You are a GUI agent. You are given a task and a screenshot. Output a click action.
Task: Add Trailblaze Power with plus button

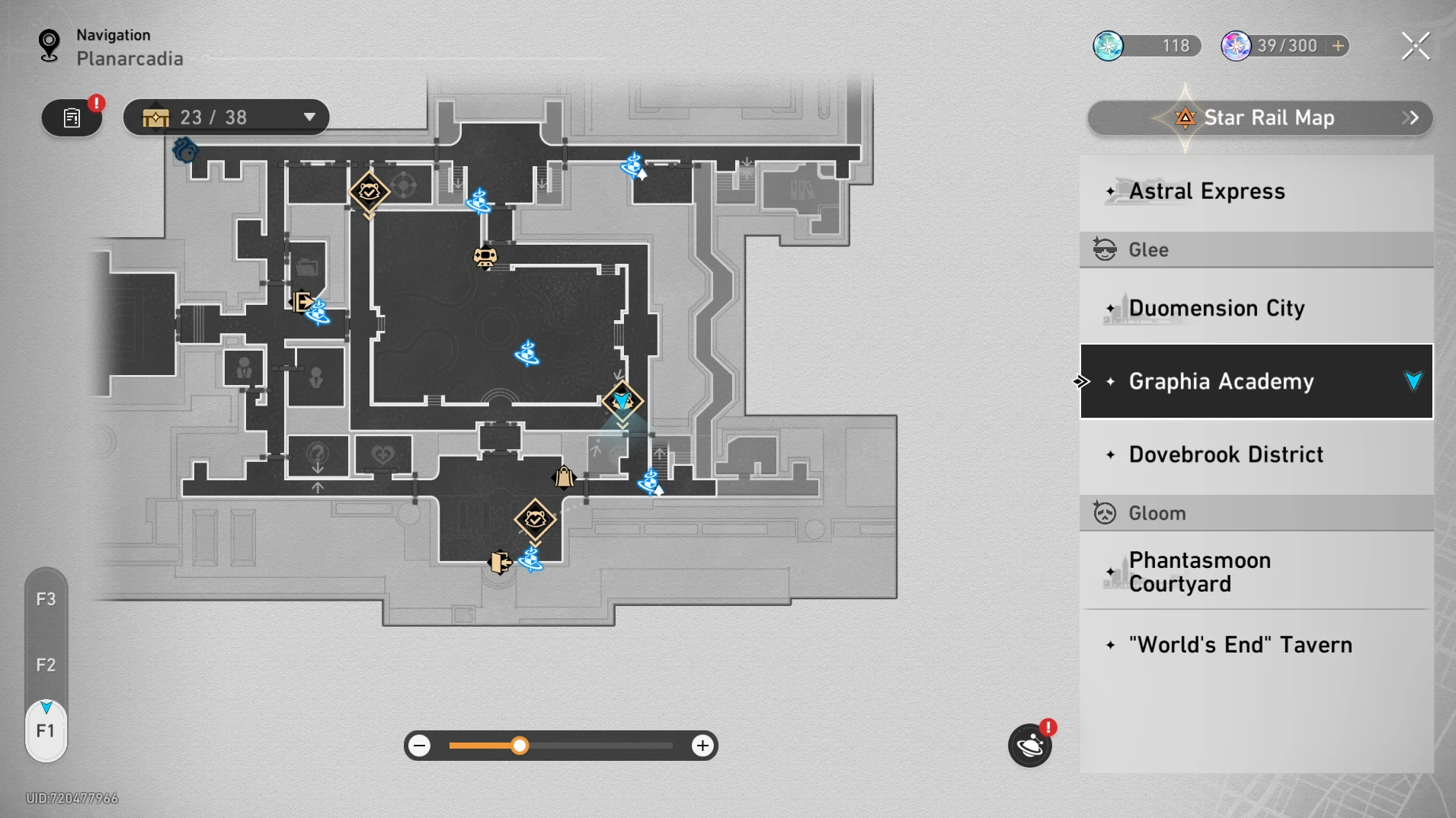point(1338,46)
